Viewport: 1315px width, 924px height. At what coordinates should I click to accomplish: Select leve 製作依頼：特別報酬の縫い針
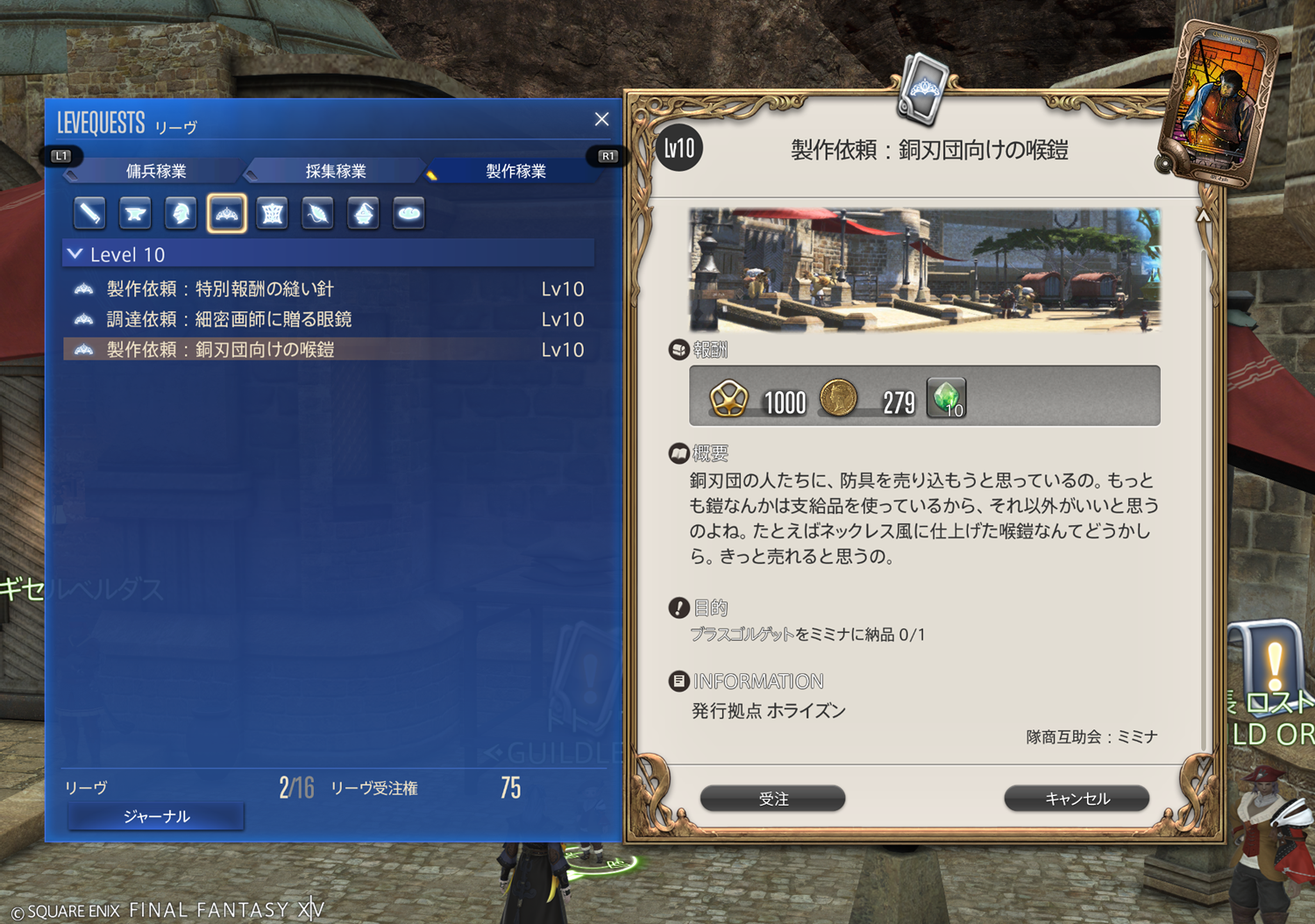pyautogui.click(x=220, y=289)
